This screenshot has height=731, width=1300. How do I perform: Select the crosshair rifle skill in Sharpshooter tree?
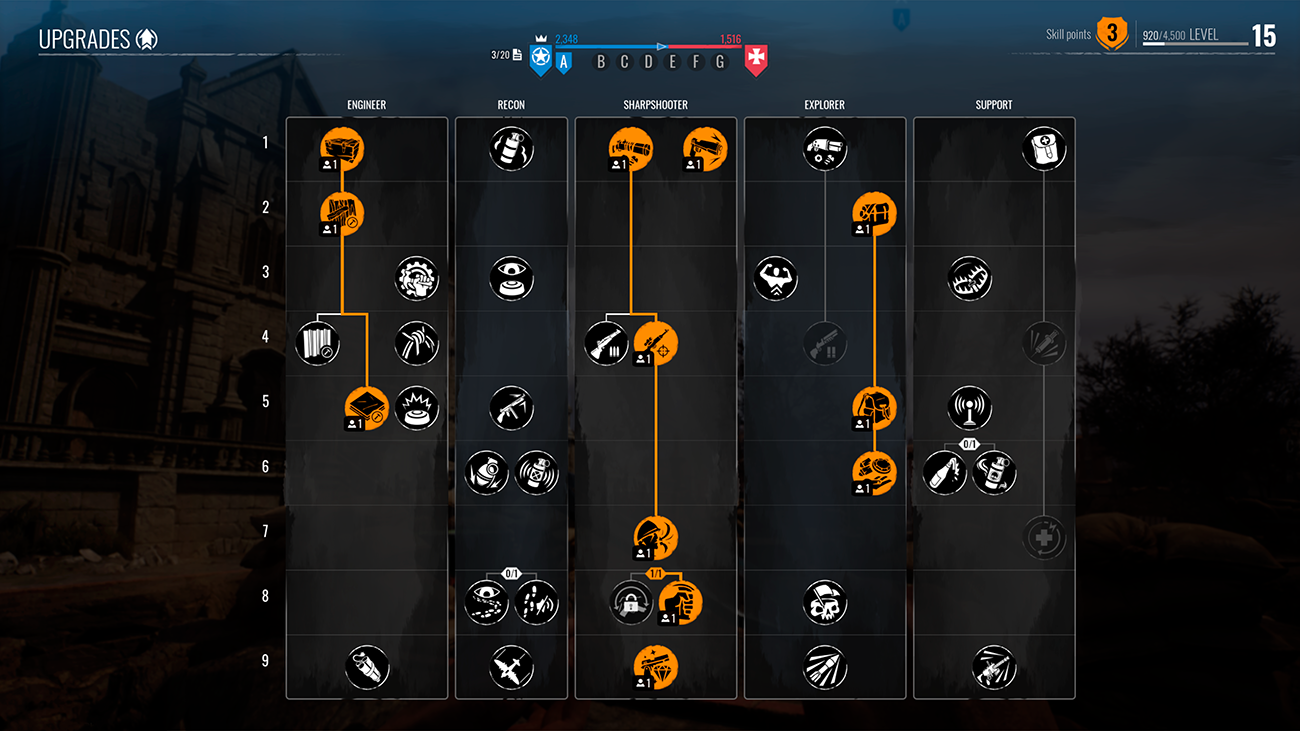[655, 342]
